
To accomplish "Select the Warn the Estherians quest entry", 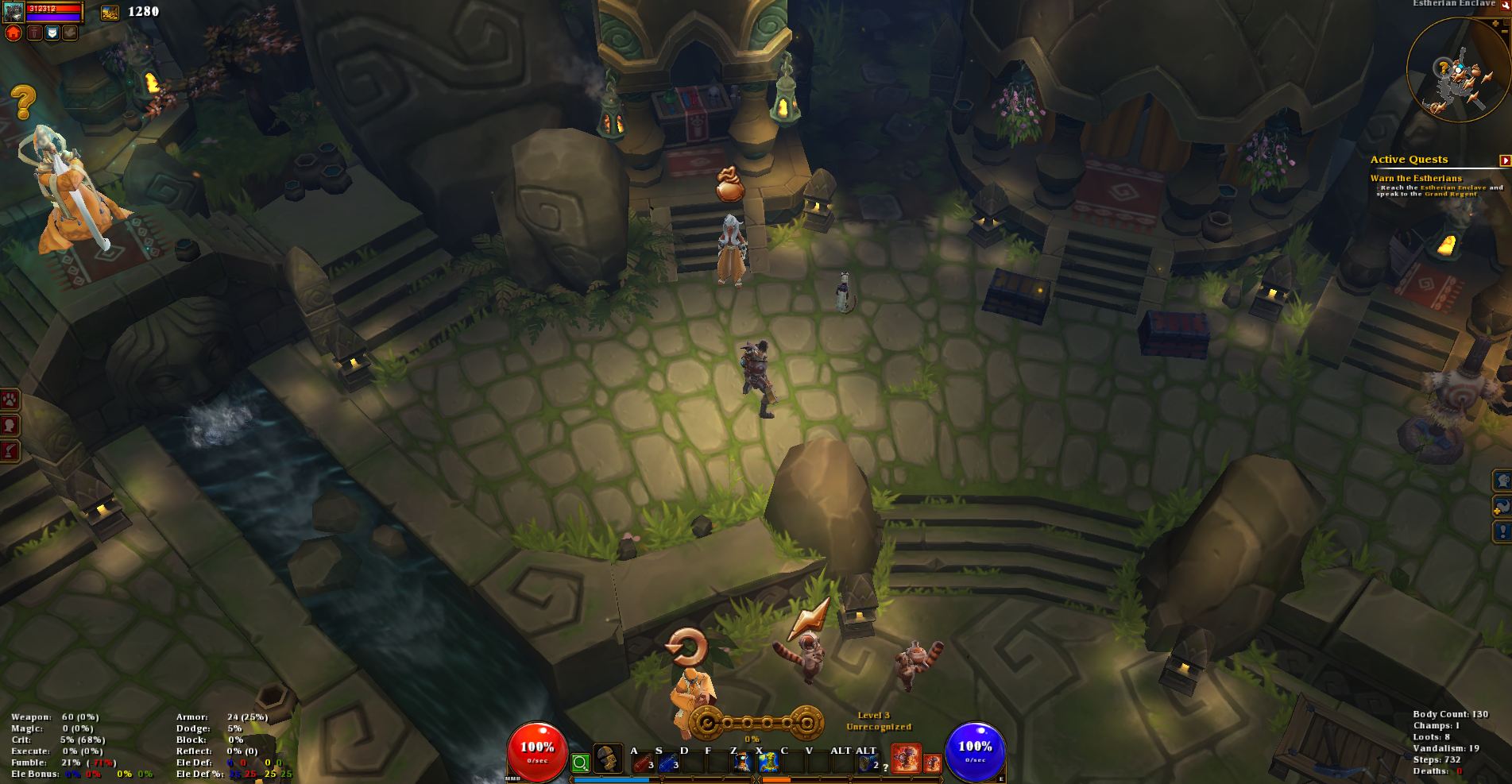I will 1415,179.
